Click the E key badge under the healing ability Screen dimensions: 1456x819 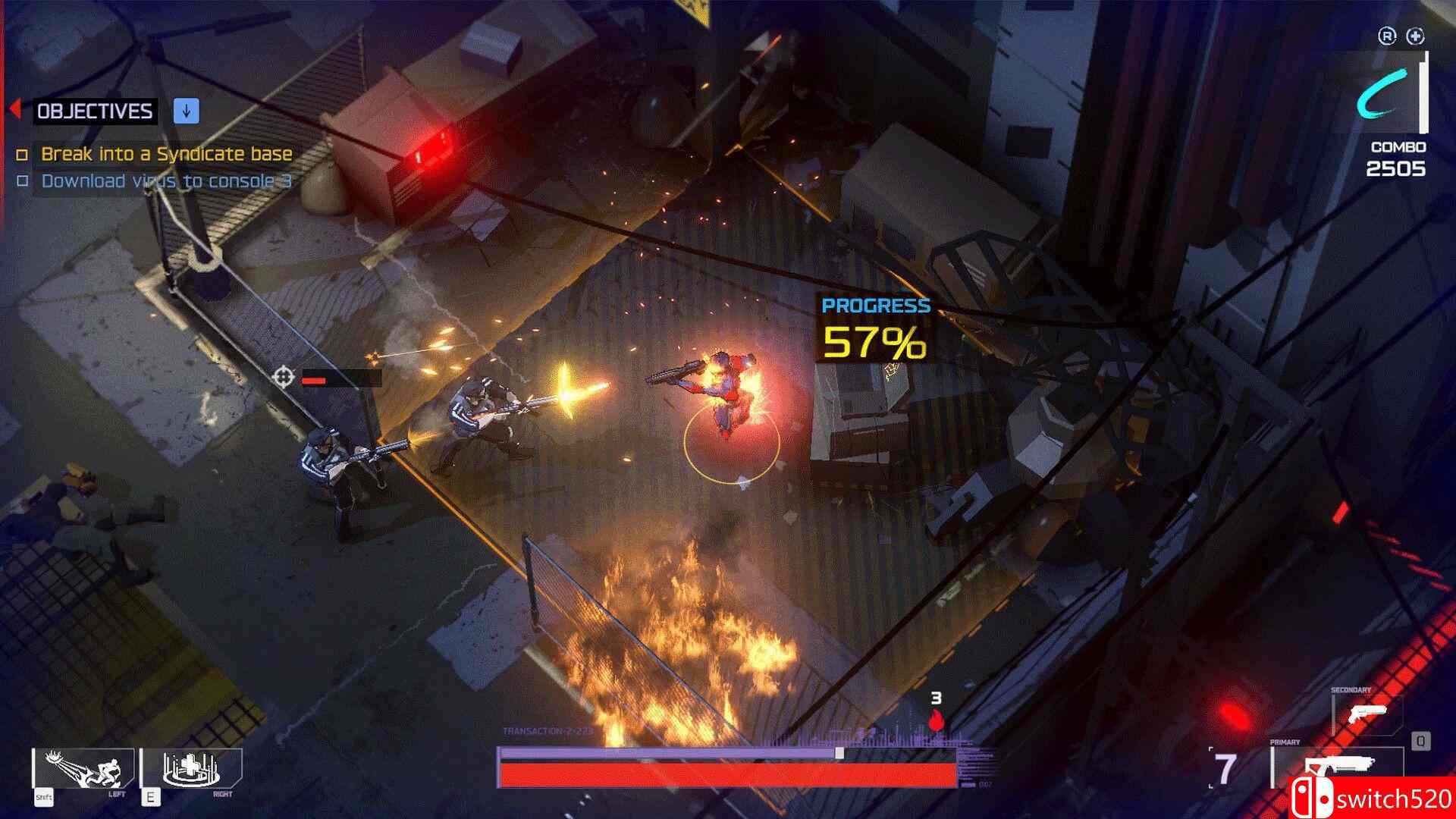[151, 798]
